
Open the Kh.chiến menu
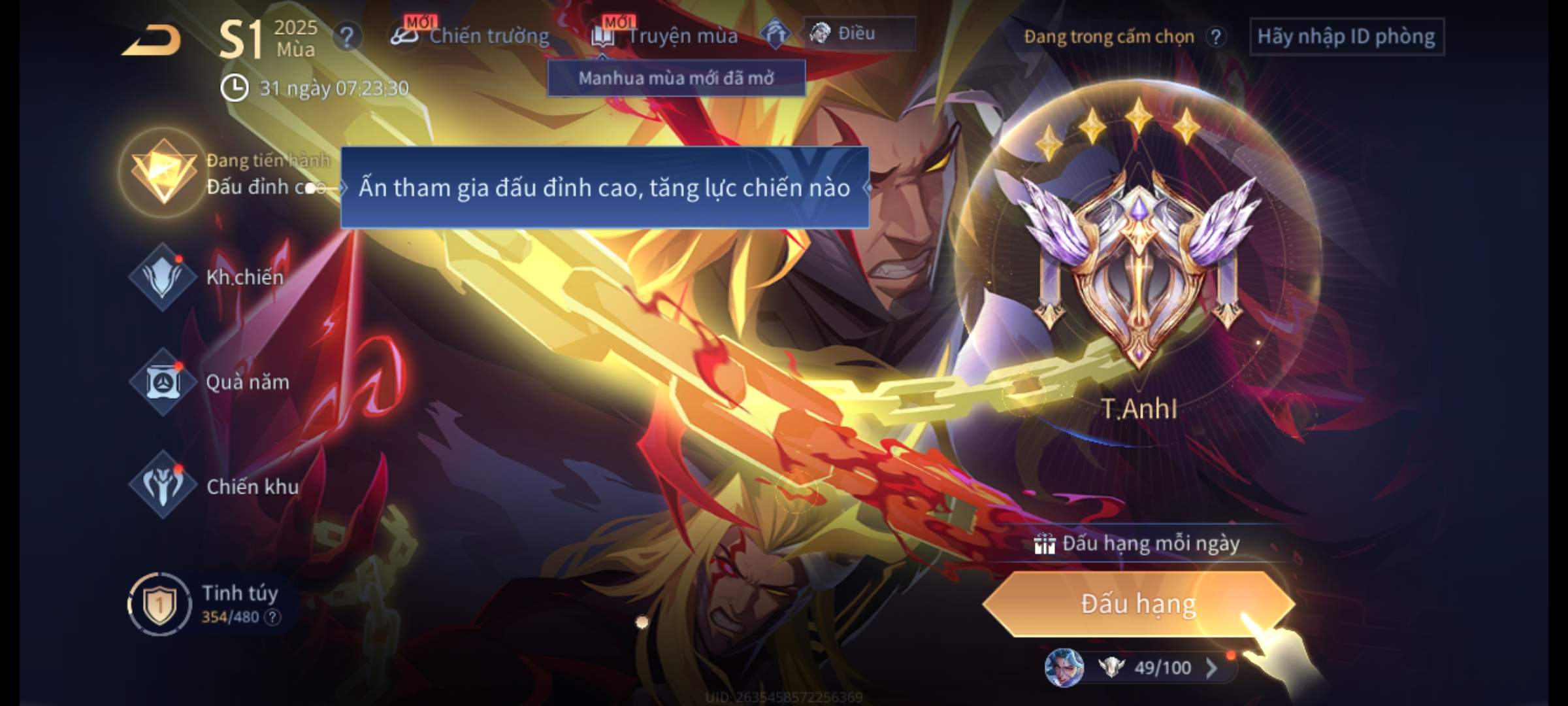tap(163, 277)
